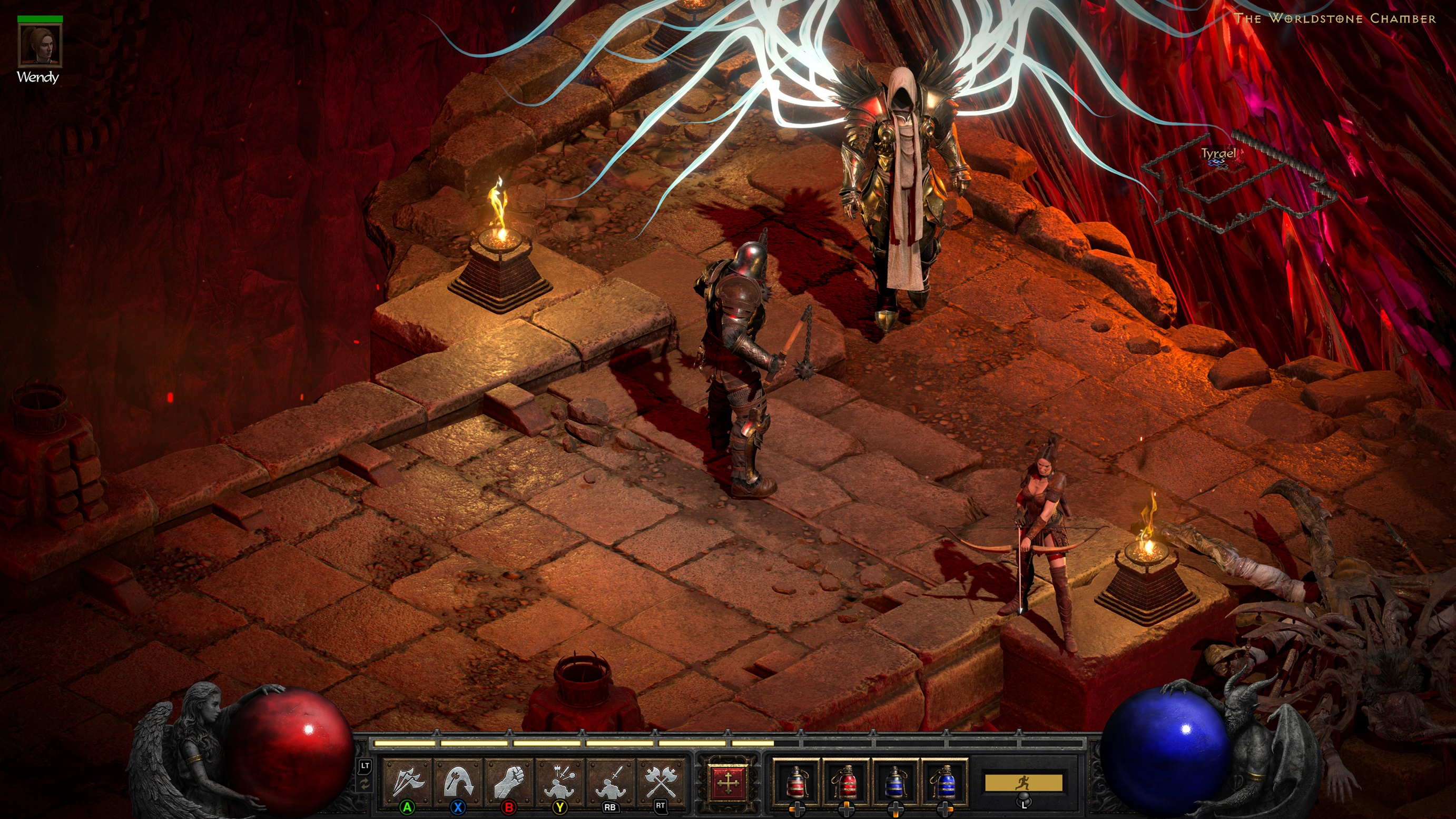Screen dimensions: 1456x819
Task: Cast the flexing figure with single sword skill
Action: point(611,781)
